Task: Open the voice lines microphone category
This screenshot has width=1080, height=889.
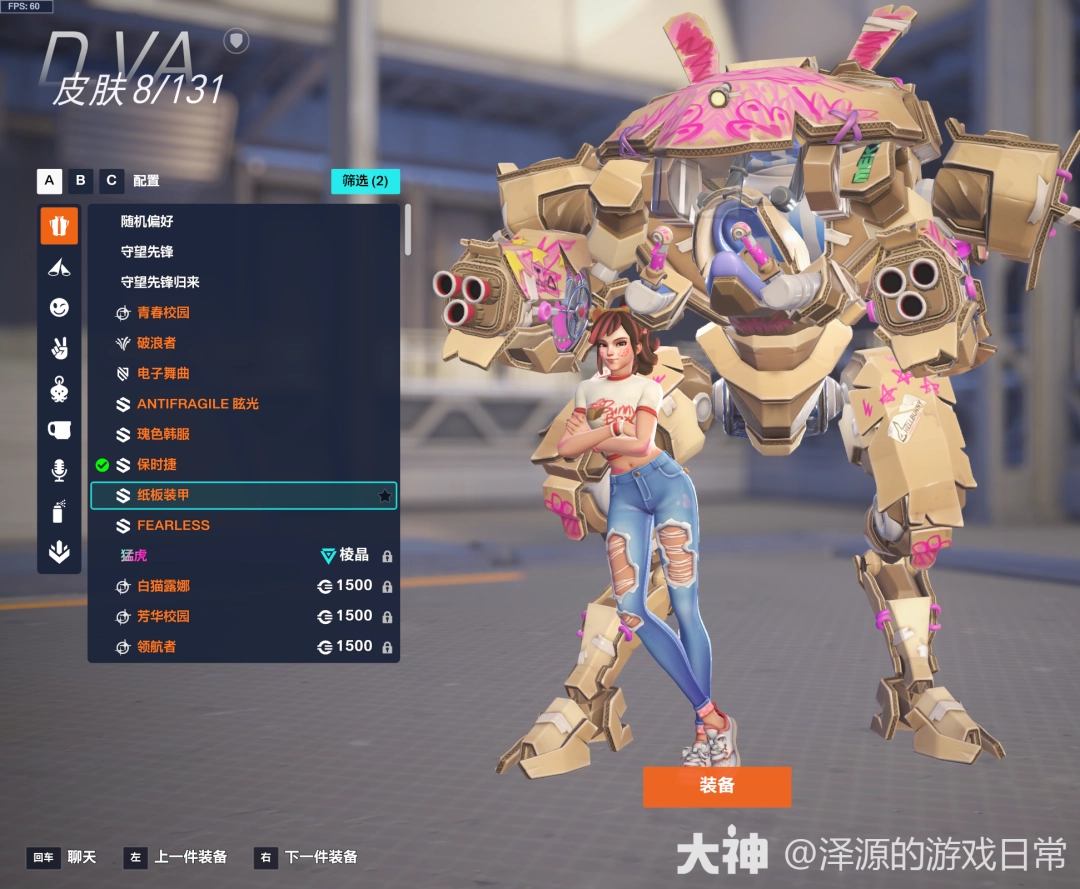Action: pyautogui.click(x=59, y=470)
